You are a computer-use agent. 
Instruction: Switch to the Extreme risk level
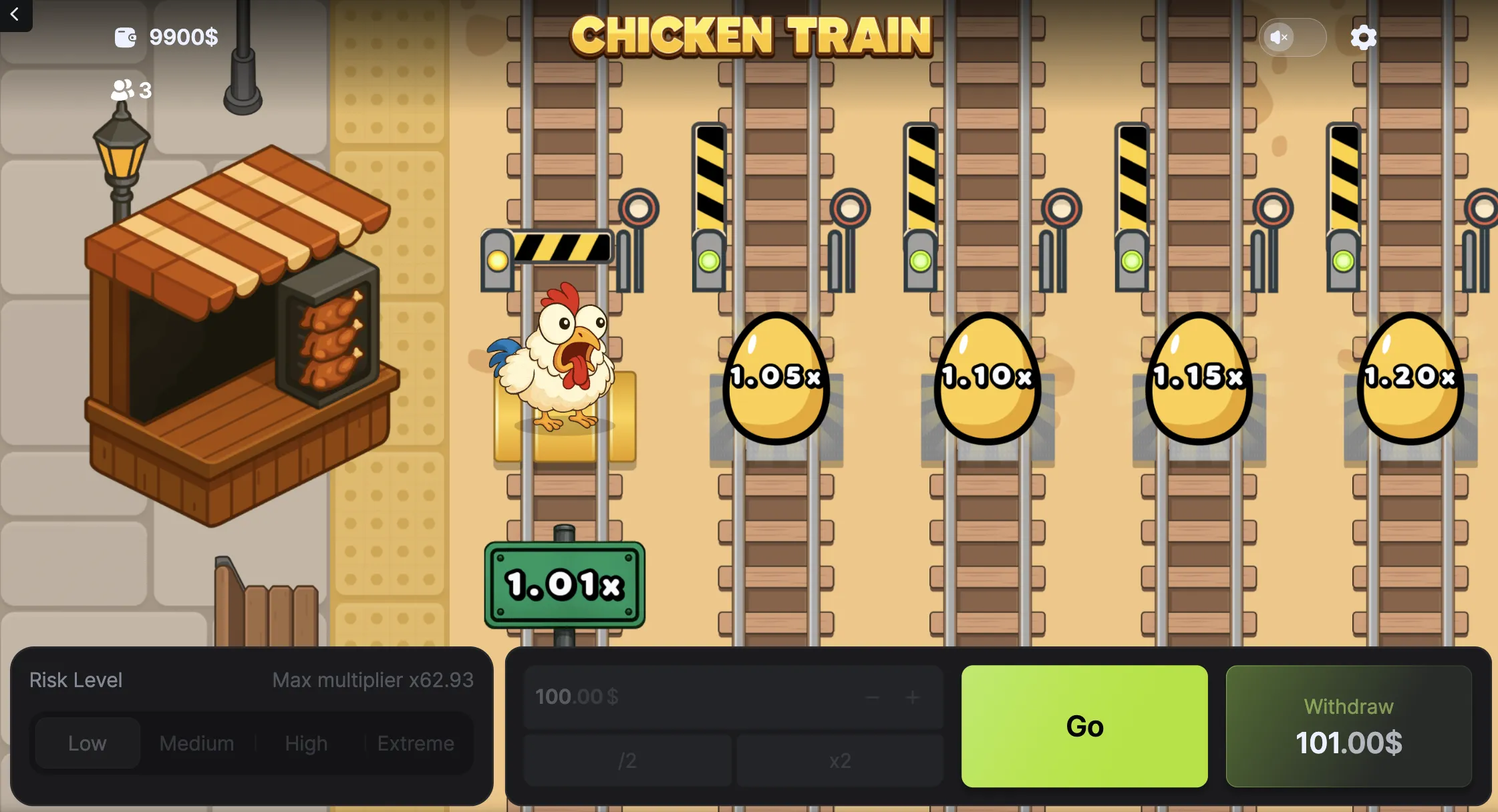pyautogui.click(x=416, y=743)
